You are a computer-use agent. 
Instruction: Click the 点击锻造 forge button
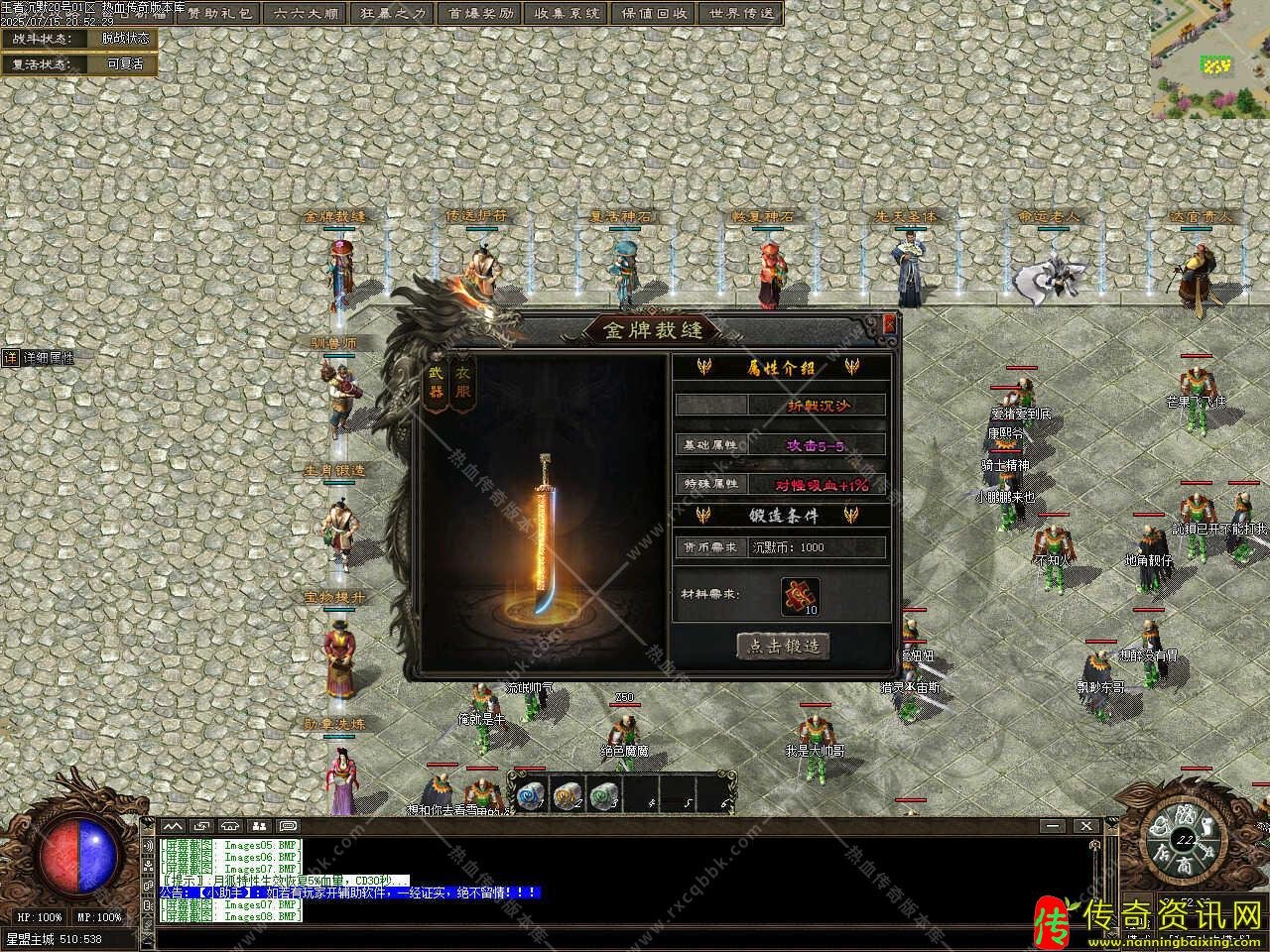(x=783, y=646)
